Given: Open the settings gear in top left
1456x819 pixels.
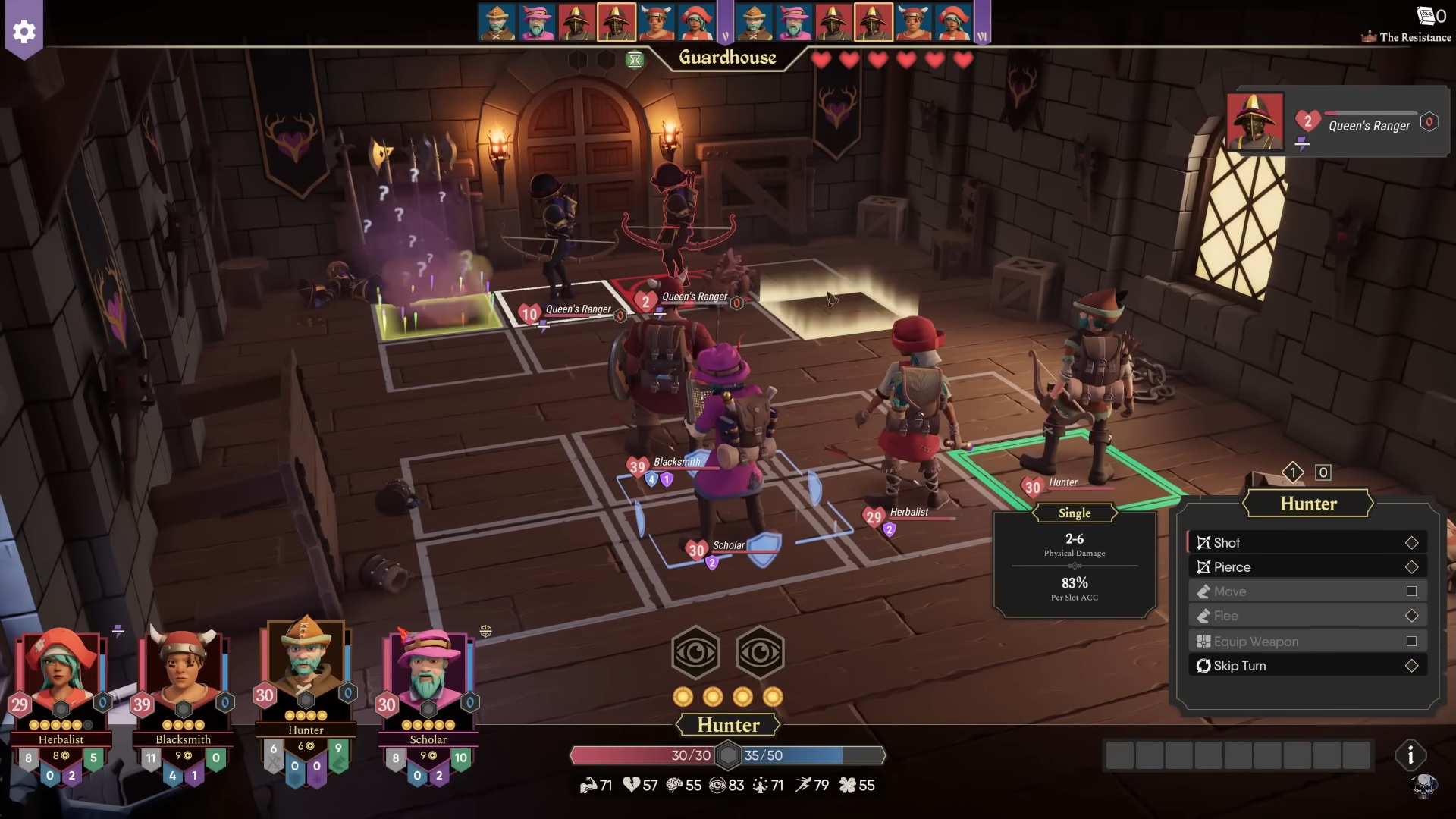Looking at the screenshot, I should [x=25, y=32].
